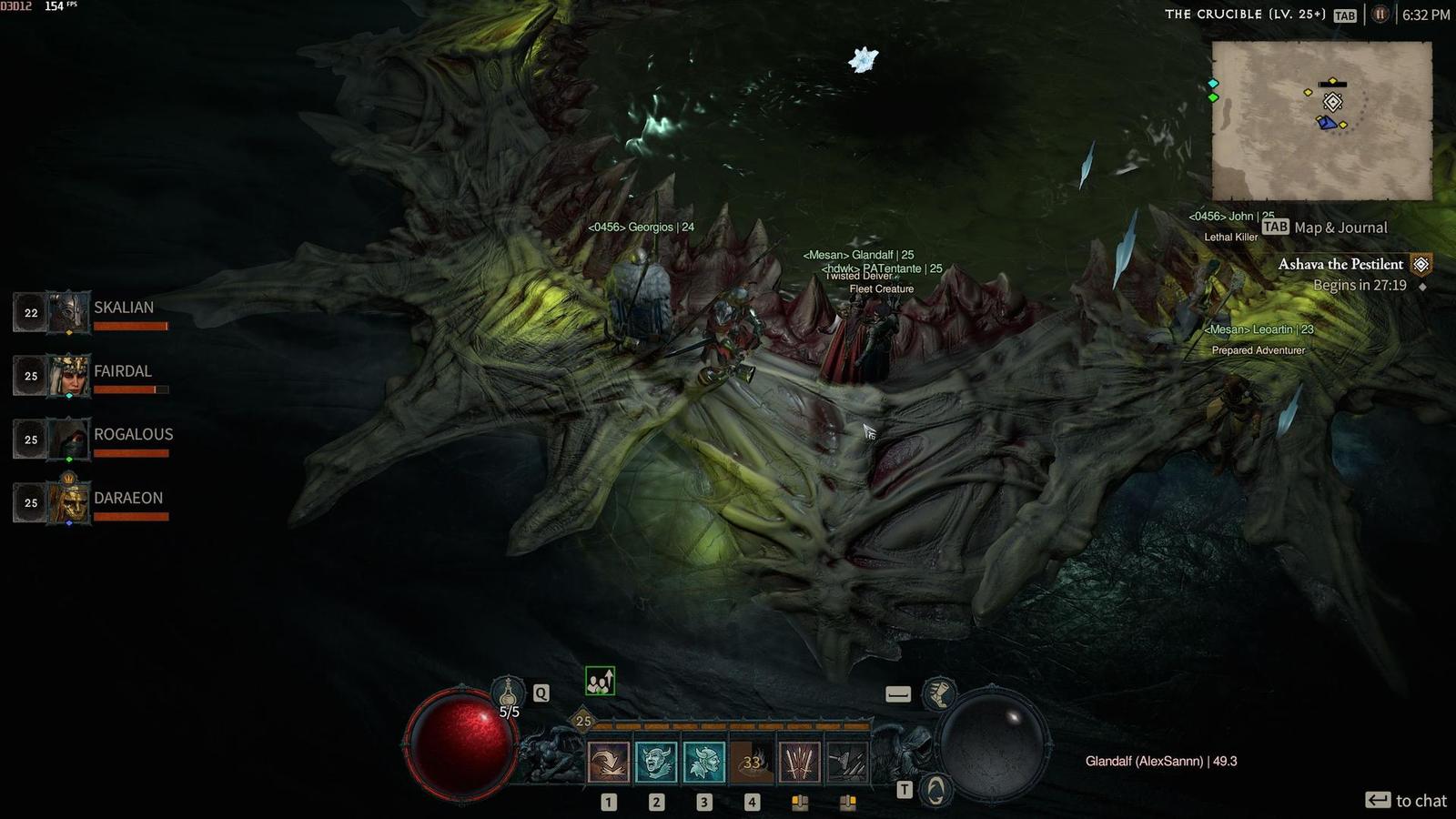The height and width of the screenshot is (819, 1456).
Task: Use the health potion flask icon
Action: 508,693
